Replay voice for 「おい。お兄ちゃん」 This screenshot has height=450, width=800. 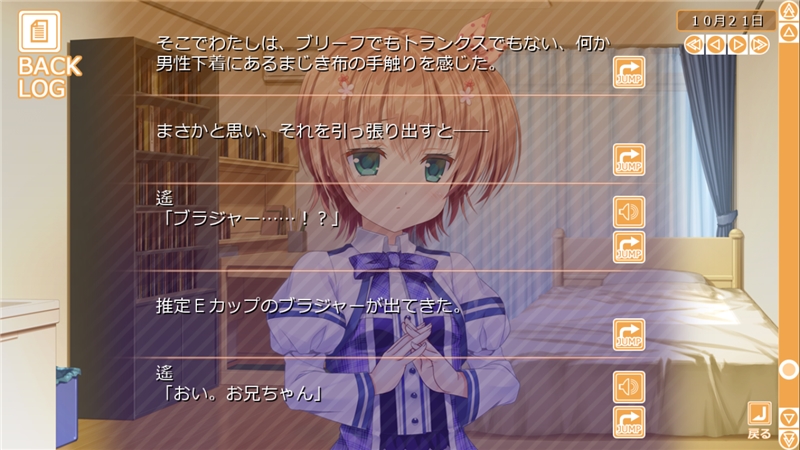click(629, 387)
